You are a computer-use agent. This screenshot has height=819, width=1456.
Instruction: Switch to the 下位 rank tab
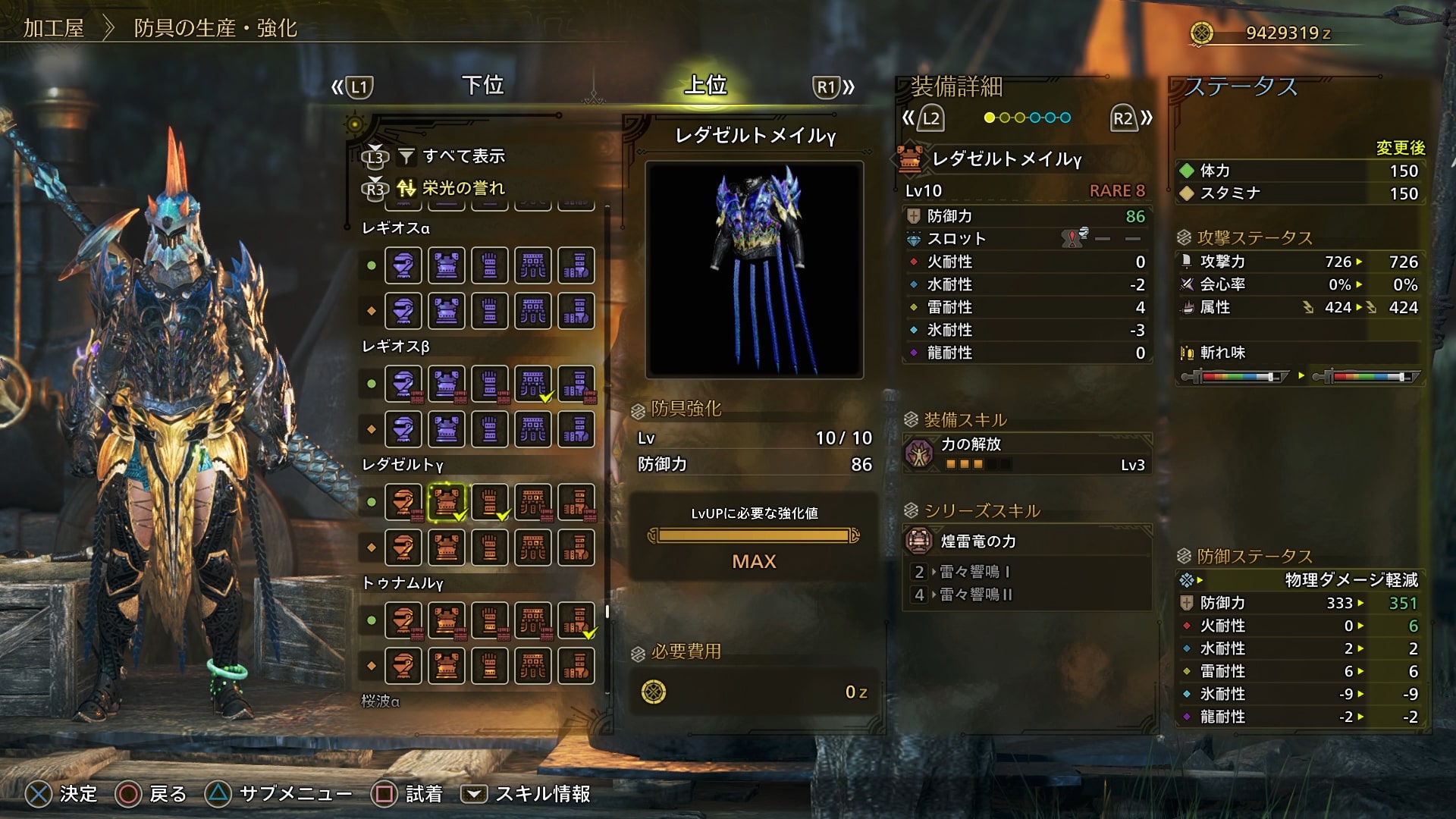(x=483, y=86)
